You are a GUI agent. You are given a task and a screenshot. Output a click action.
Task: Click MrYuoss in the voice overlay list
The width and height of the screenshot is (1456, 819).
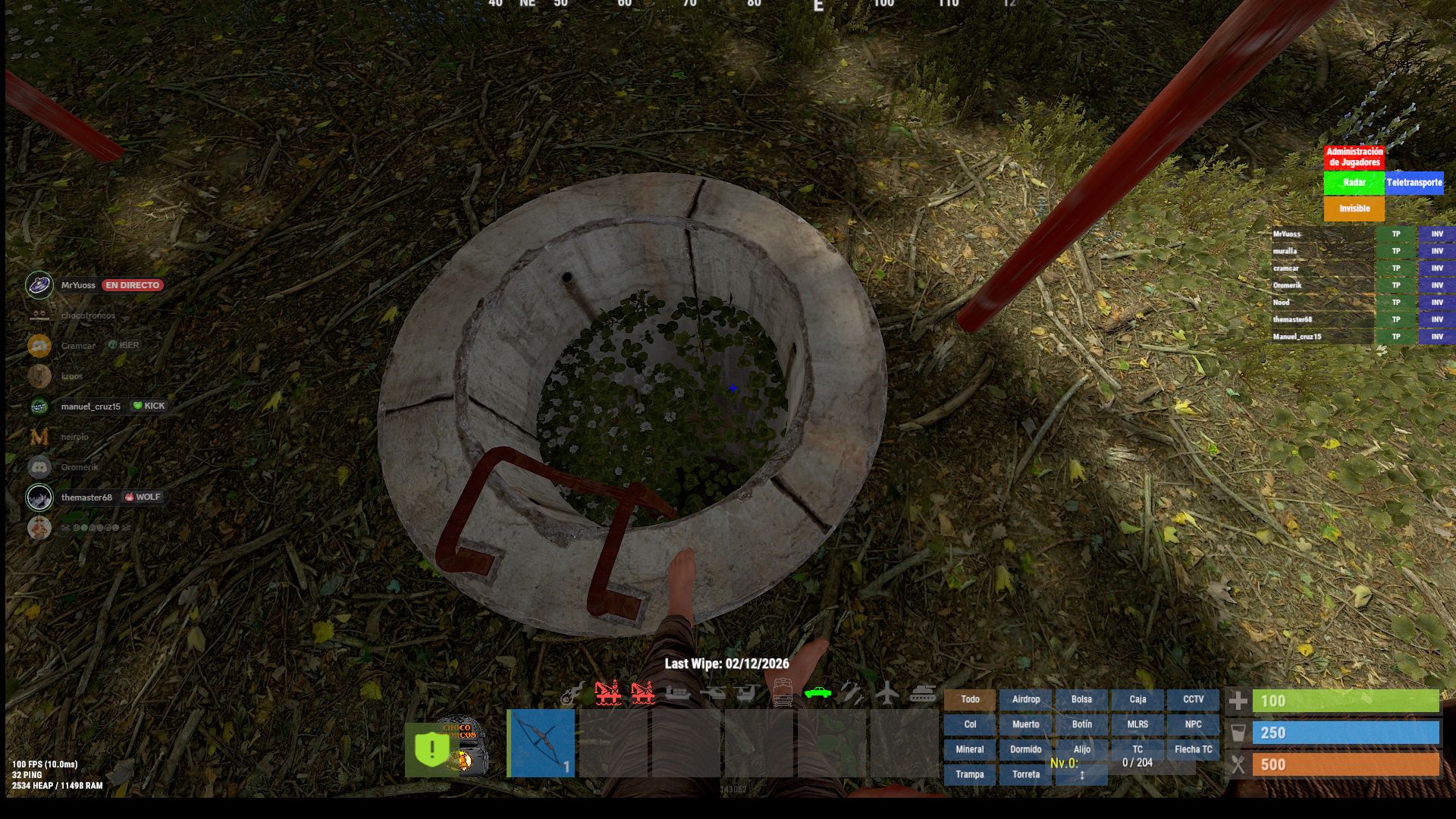click(78, 285)
